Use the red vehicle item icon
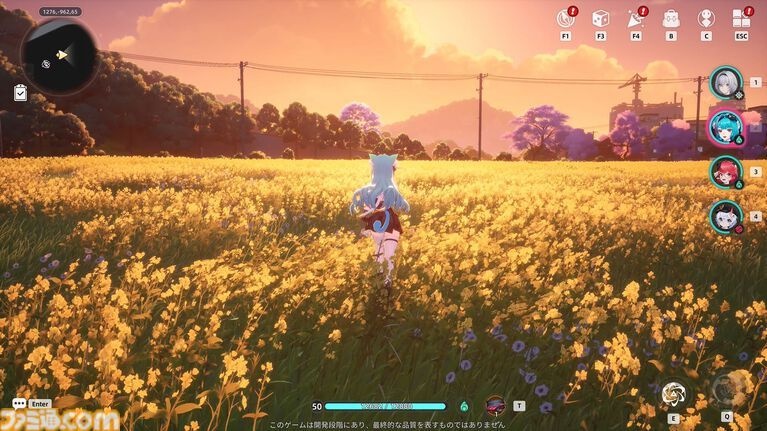Viewport: 767px width, 431px height. [495, 405]
